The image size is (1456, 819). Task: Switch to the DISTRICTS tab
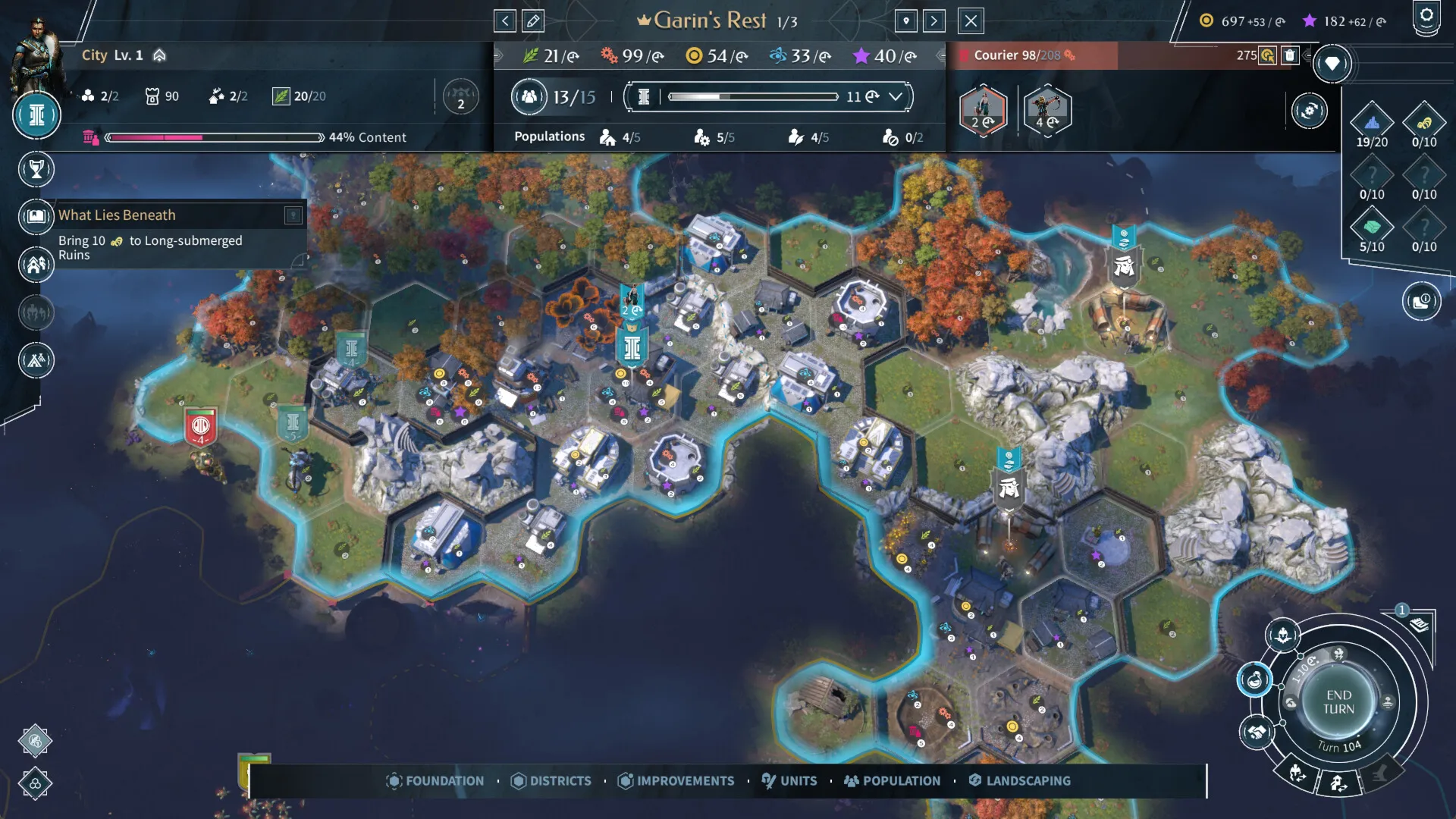[x=551, y=780]
